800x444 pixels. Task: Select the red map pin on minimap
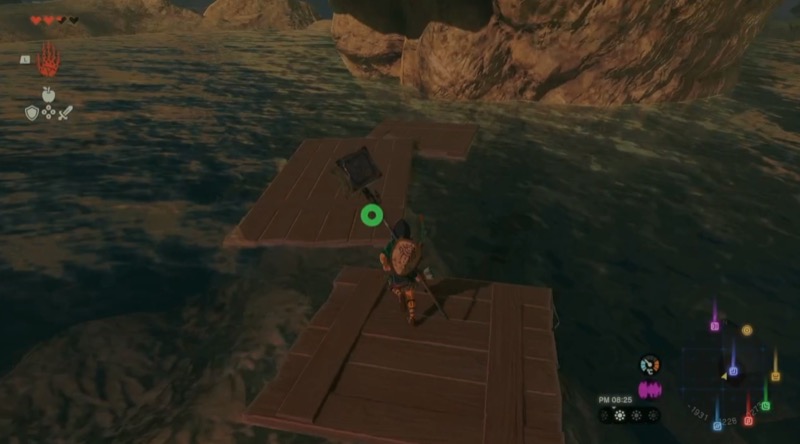(x=748, y=420)
